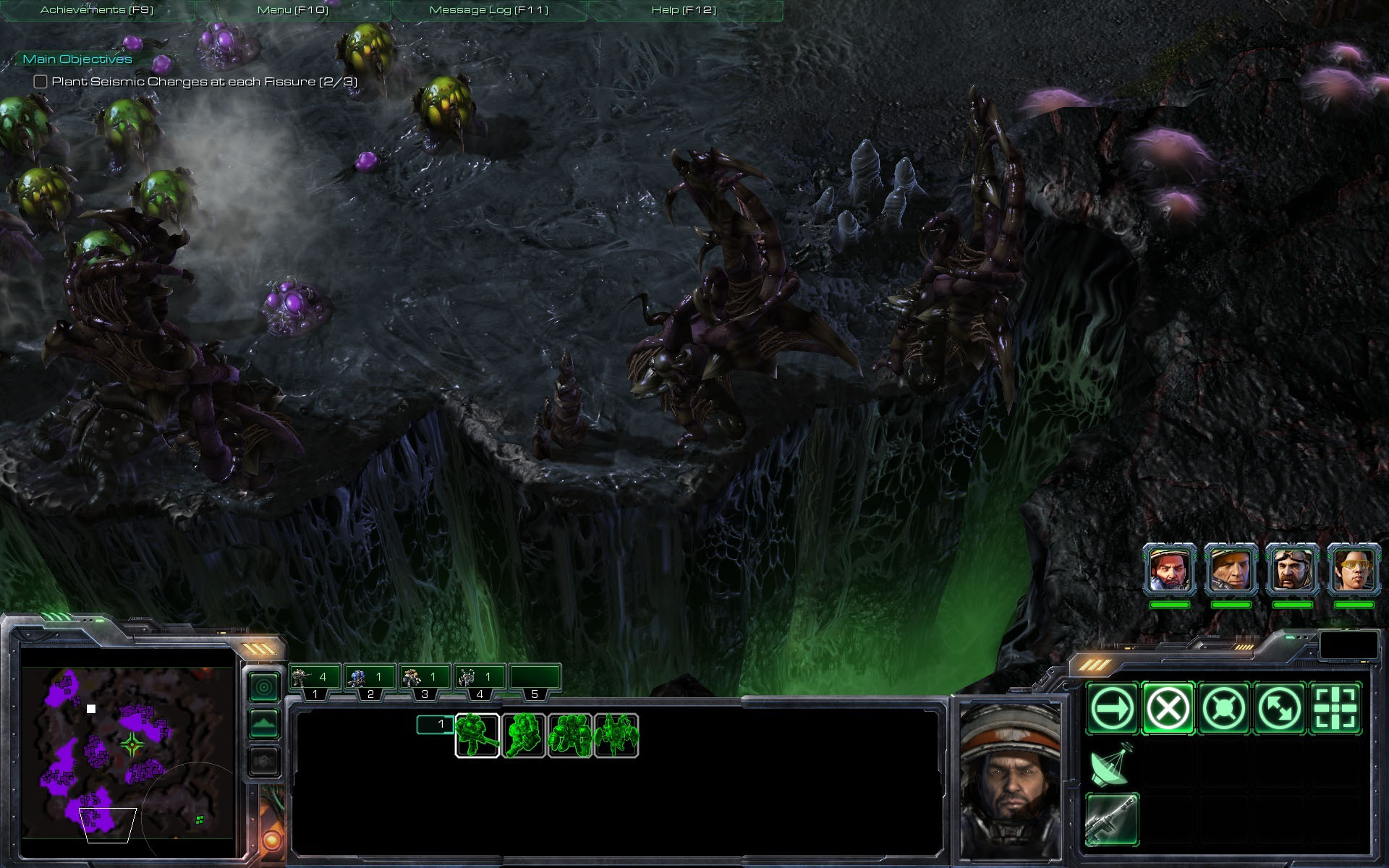
Task: Open the Help (F12) menu
Action: coord(684,10)
